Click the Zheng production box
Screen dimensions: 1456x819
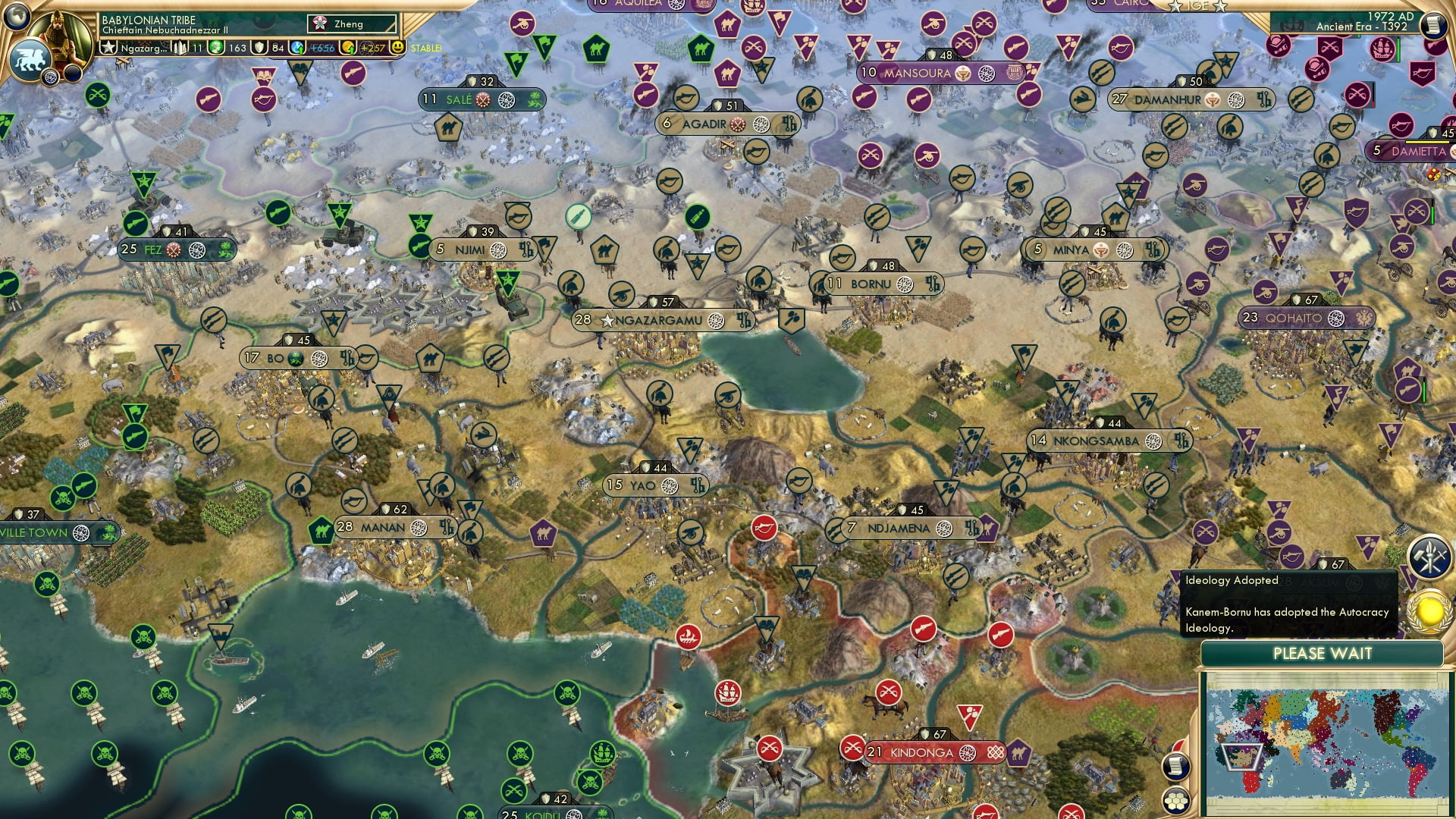[351, 24]
